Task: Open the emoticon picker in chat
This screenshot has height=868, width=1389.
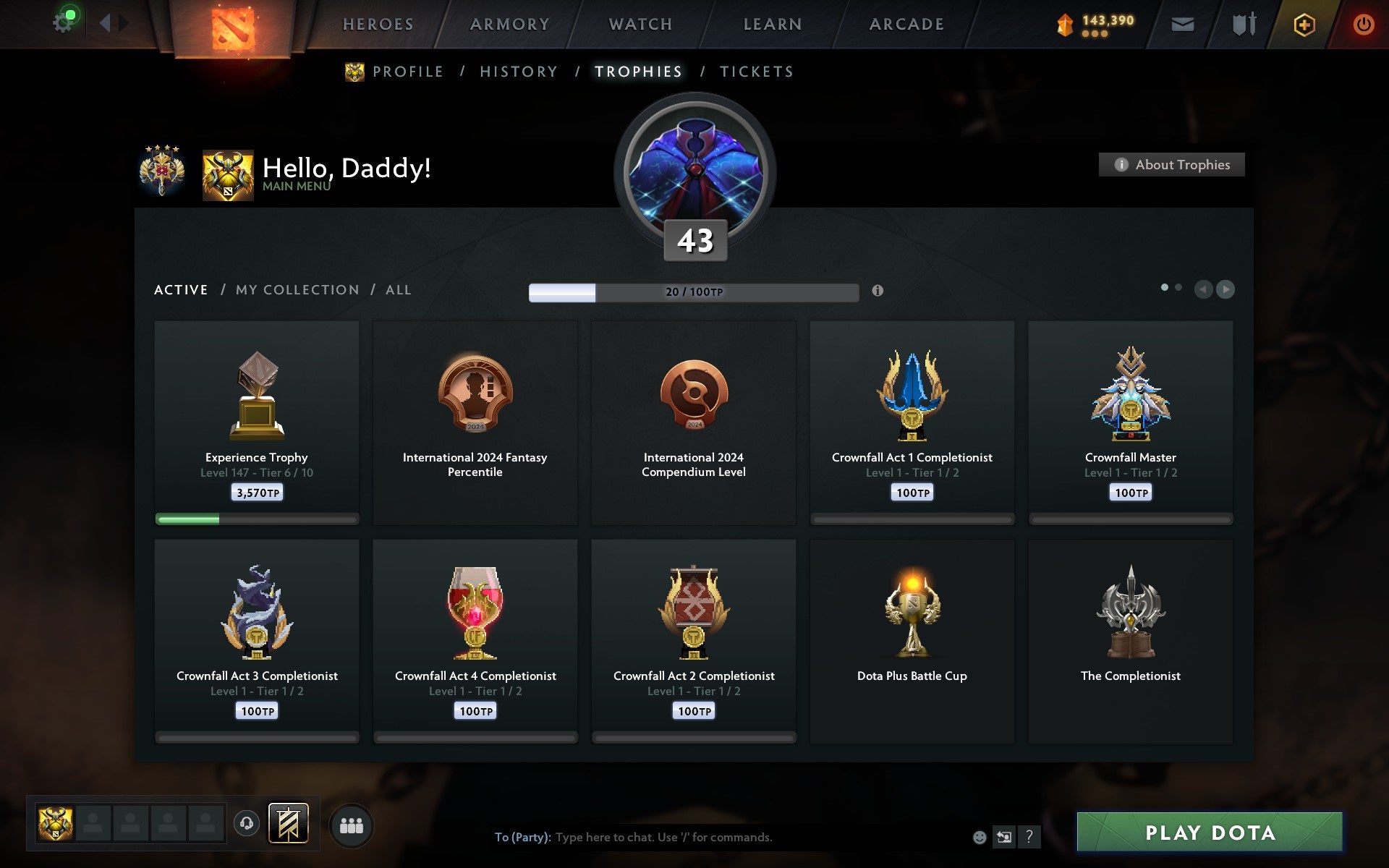Action: pyautogui.click(x=979, y=838)
